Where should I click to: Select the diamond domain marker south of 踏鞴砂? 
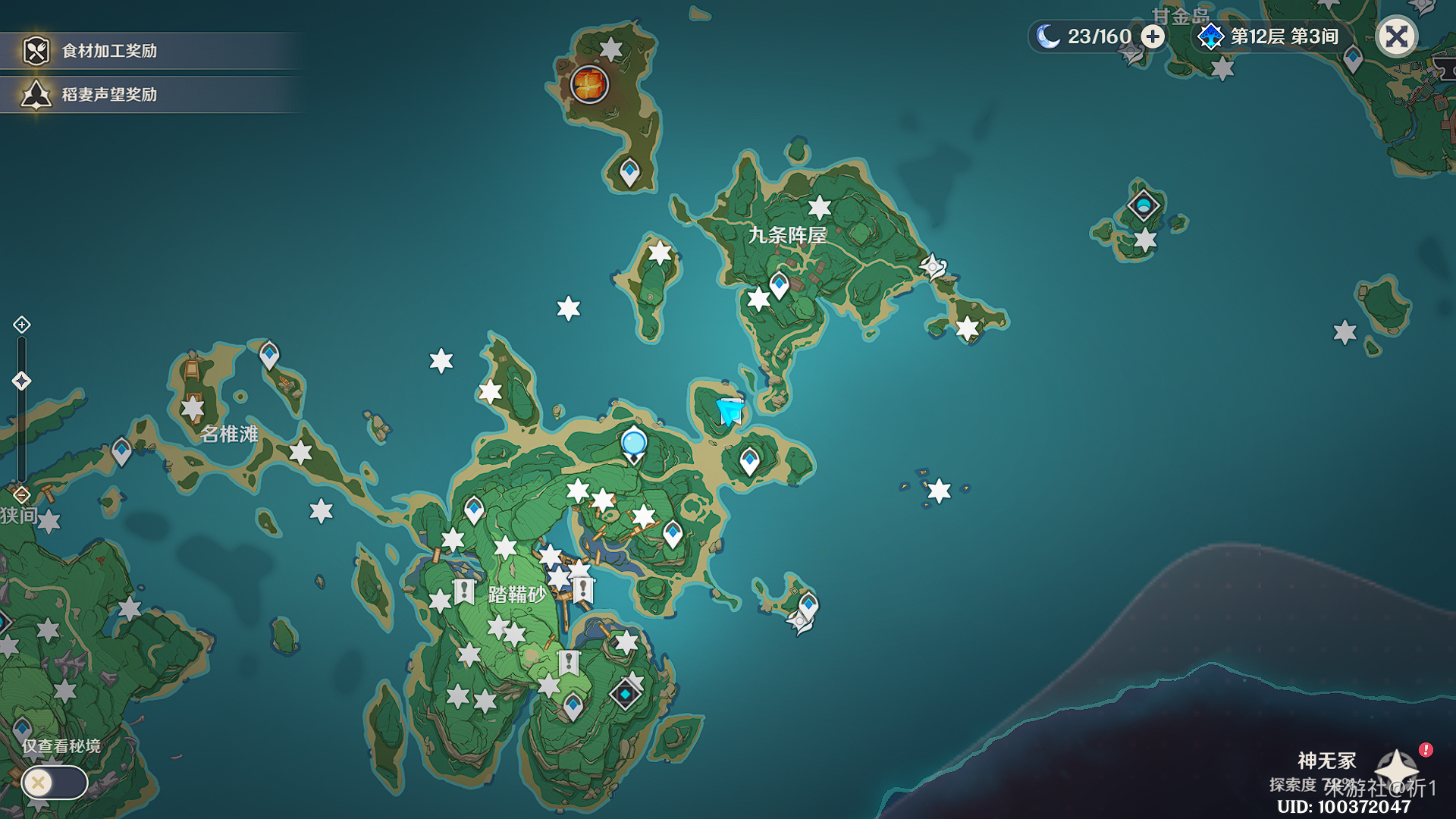click(x=625, y=694)
